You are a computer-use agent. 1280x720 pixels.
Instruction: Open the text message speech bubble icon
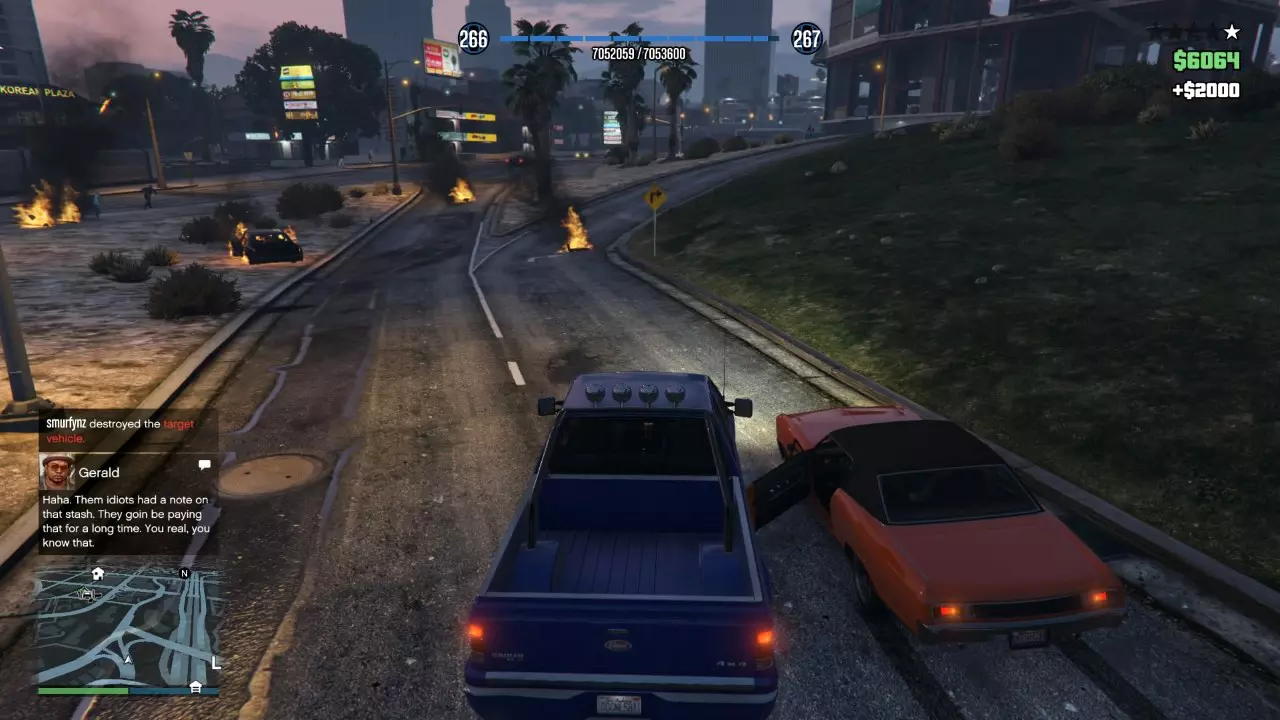[204, 465]
